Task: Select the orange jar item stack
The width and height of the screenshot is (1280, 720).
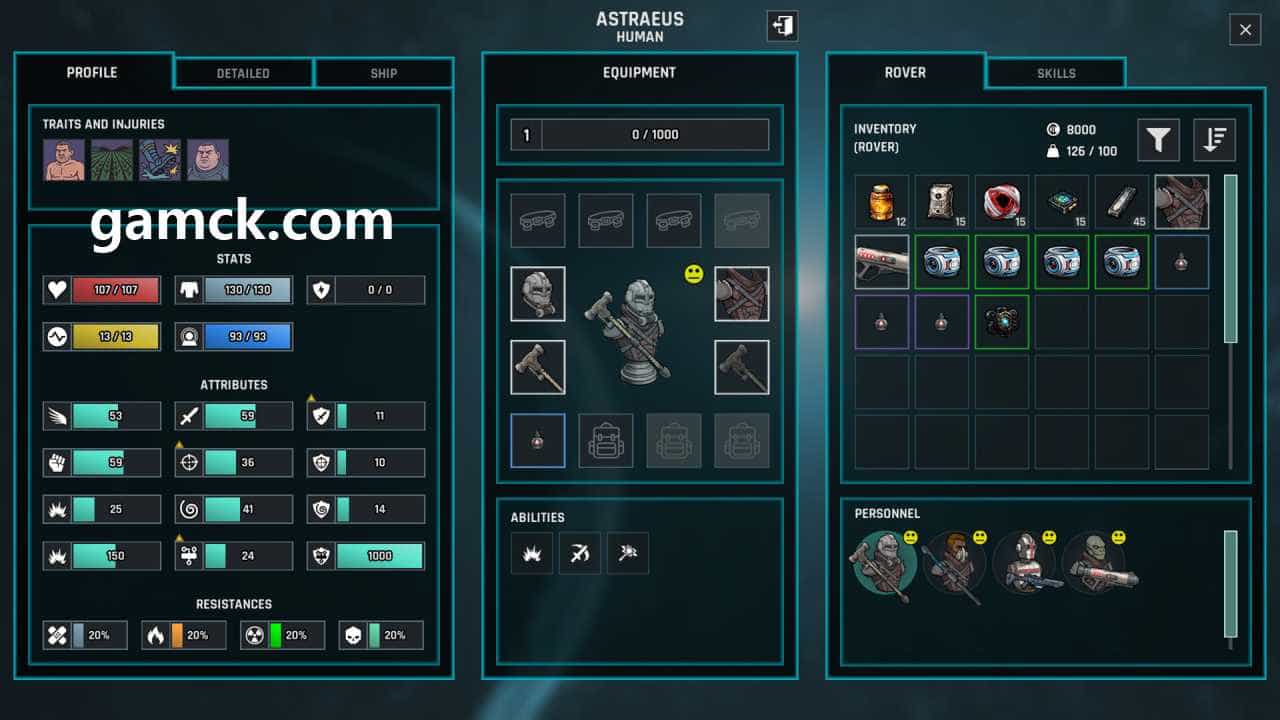Action: point(881,202)
